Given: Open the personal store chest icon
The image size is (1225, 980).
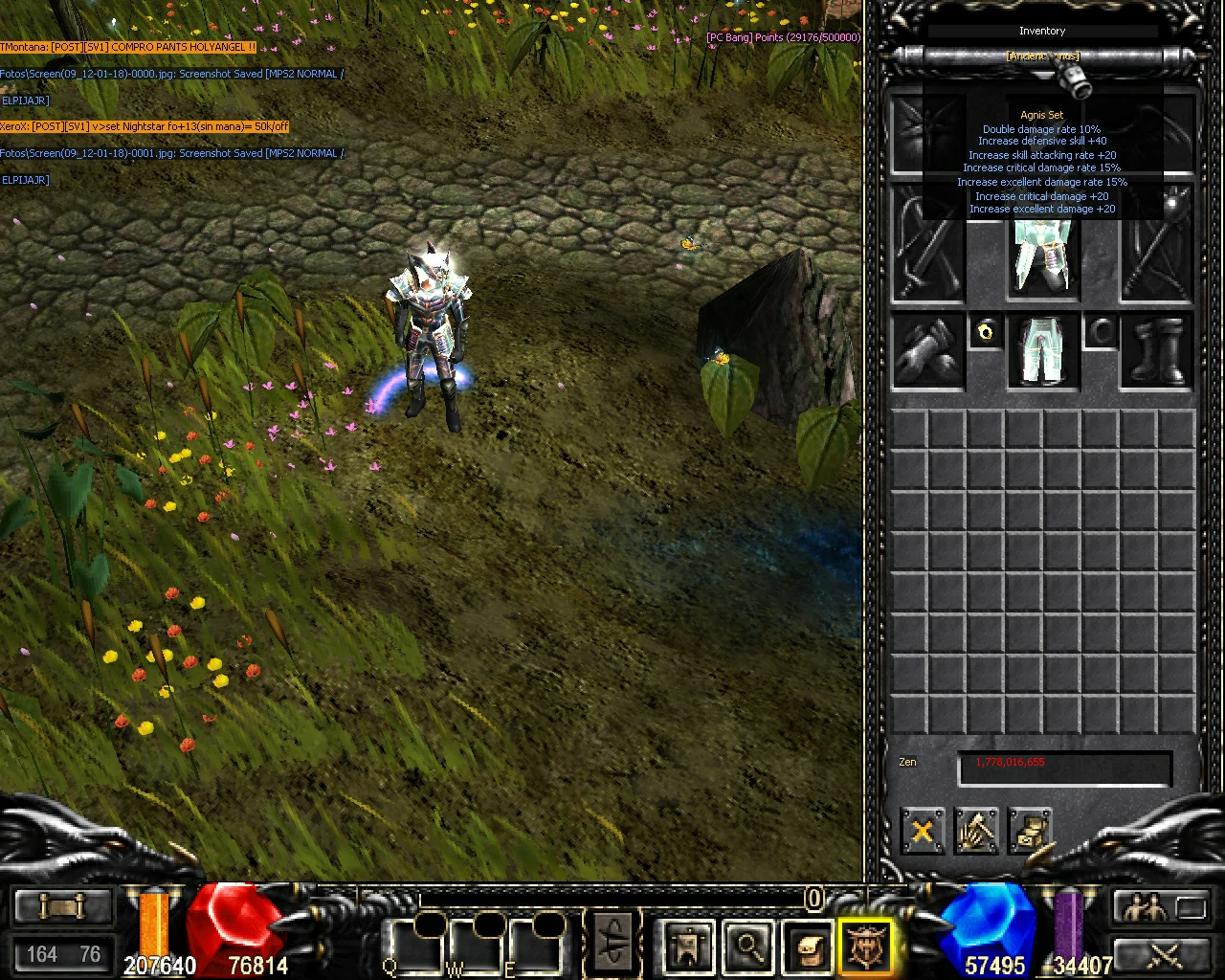Looking at the screenshot, I should click(x=1032, y=831).
